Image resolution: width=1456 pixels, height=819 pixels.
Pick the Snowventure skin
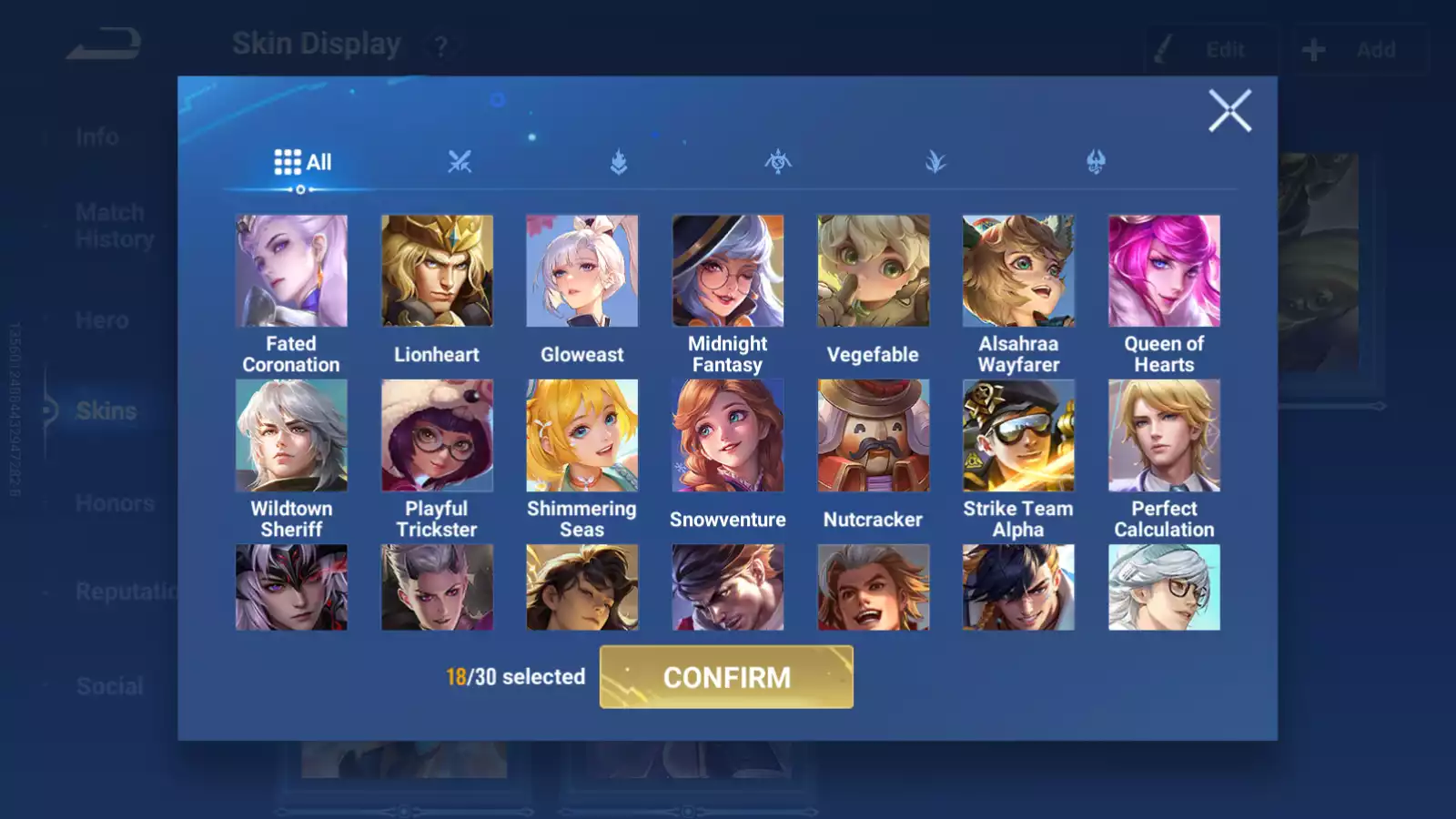tap(728, 436)
